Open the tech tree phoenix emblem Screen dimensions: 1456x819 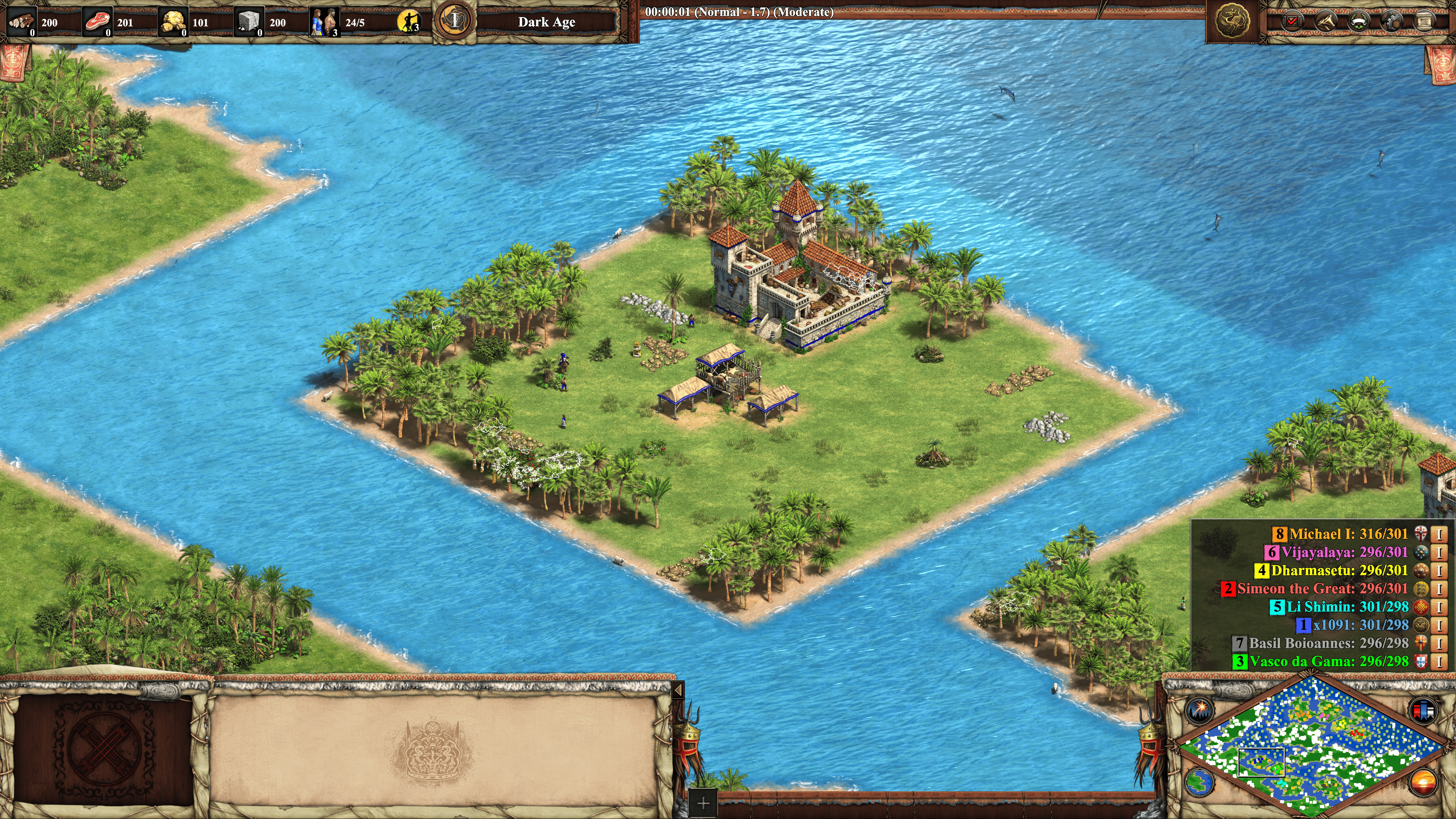(1232, 22)
